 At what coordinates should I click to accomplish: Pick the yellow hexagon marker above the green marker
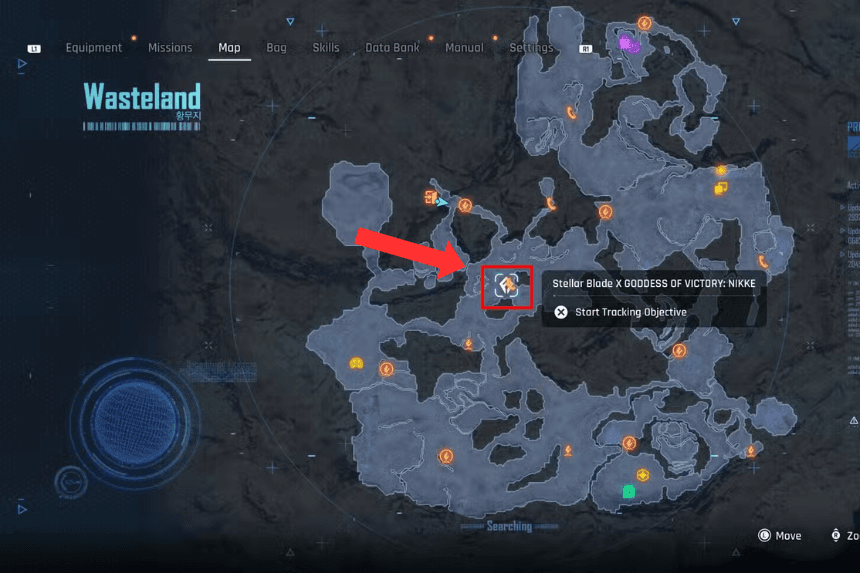click(x=642, y=474)
